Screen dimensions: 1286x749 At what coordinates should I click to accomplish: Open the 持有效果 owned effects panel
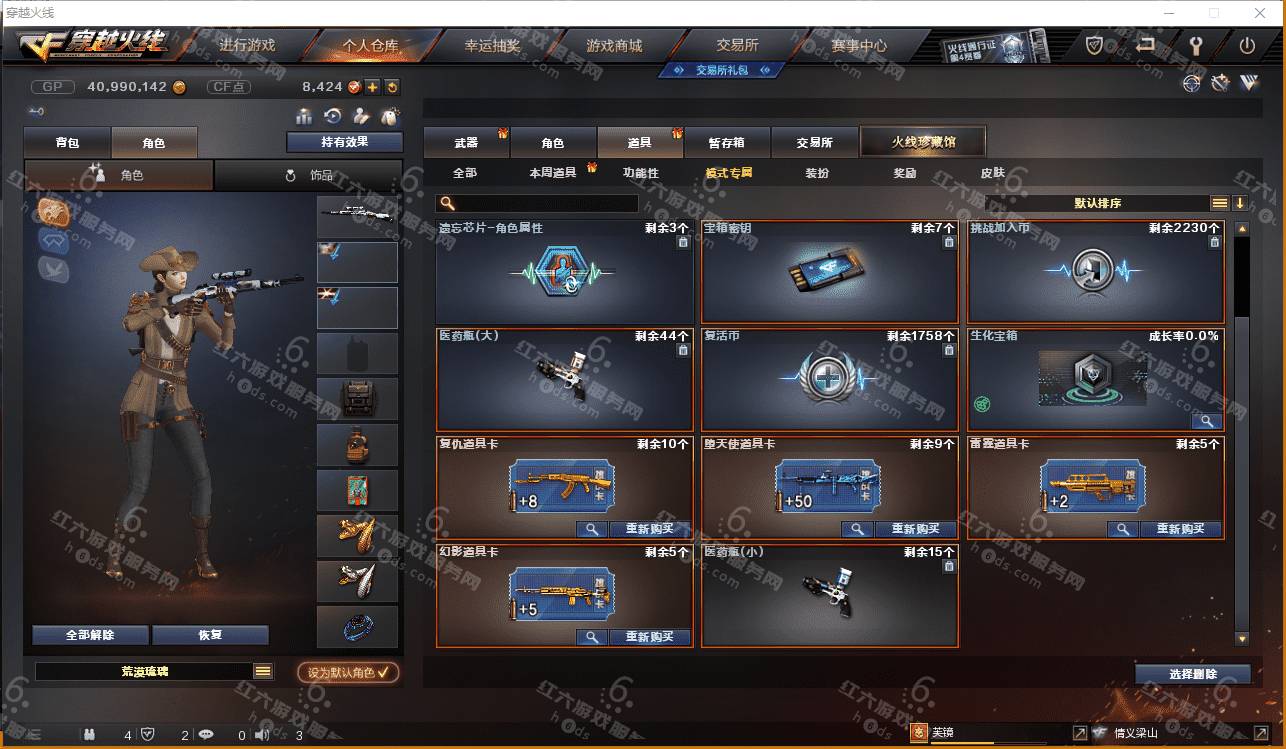(344, 142)
